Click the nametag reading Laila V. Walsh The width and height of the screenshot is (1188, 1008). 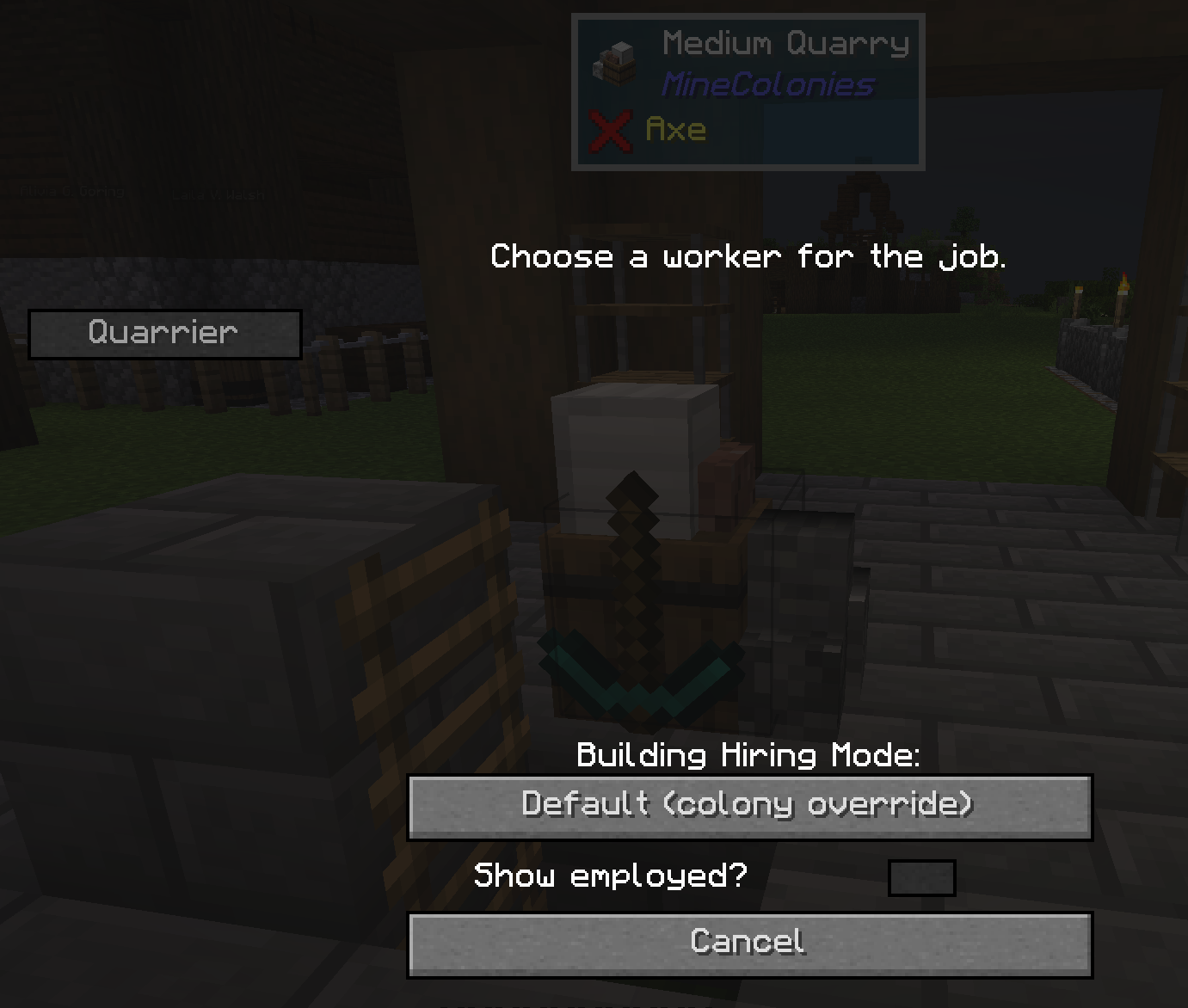(x=216, y=194)
